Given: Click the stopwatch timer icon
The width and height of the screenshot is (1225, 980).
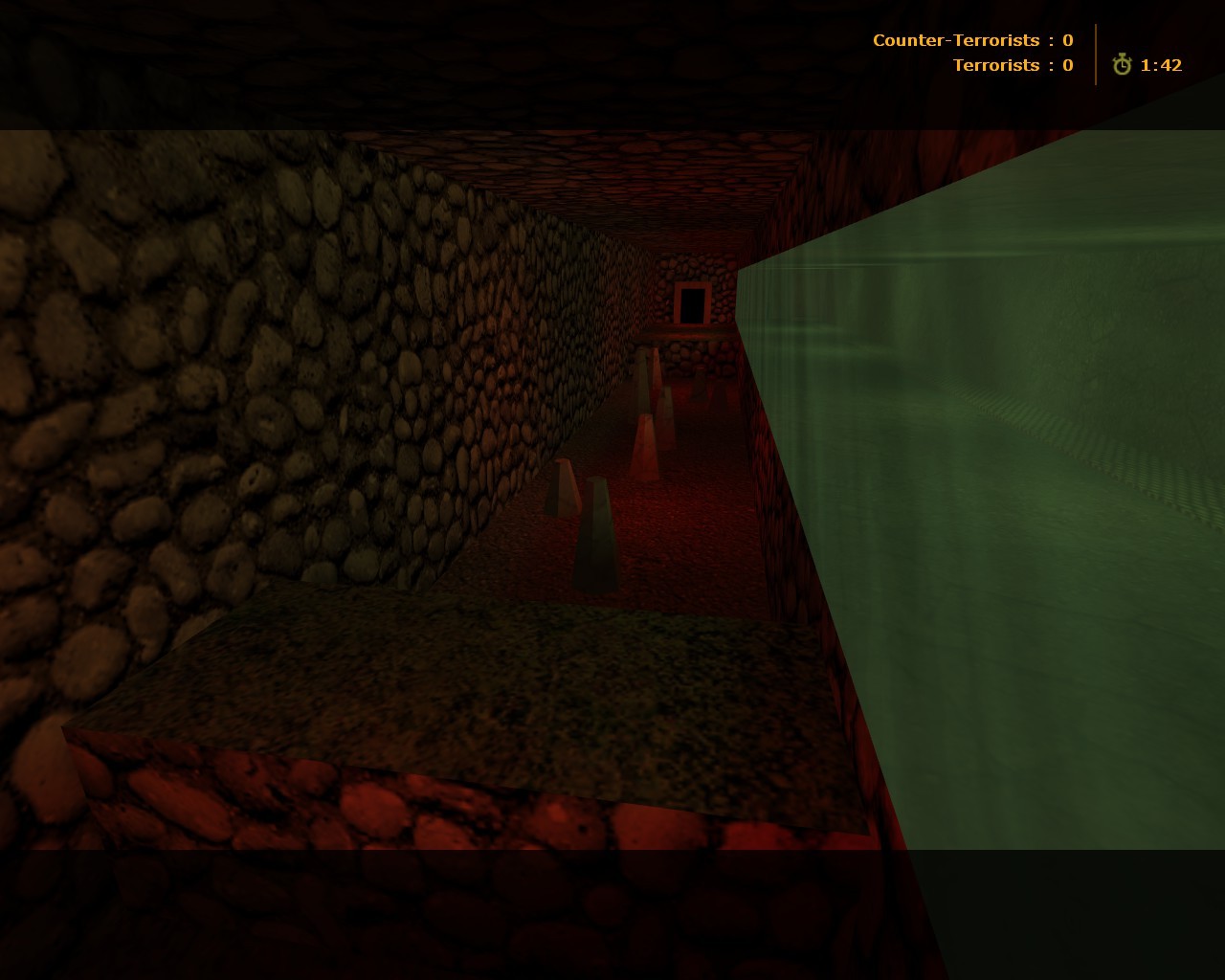Looking at the screenshot, I should coord(1121,65).
